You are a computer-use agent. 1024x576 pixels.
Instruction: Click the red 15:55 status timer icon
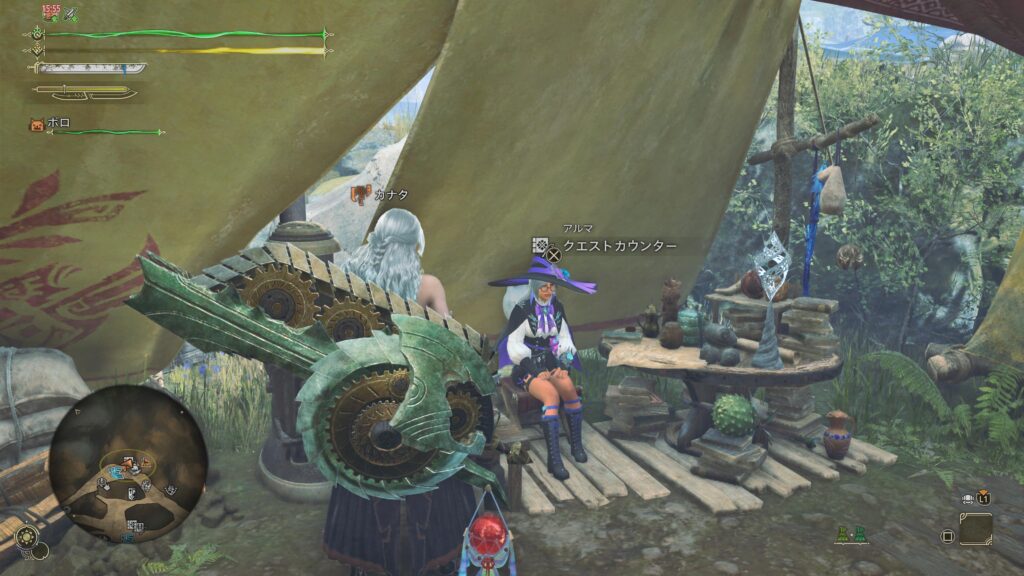pyautogui.click(x=50, y=11)
